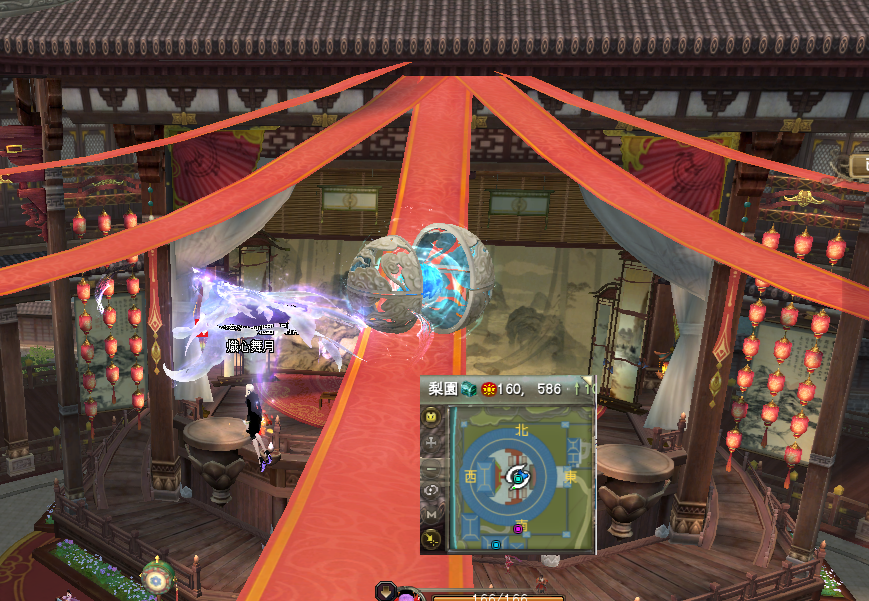Open the teal treasure chest icon

pos(467,389)
